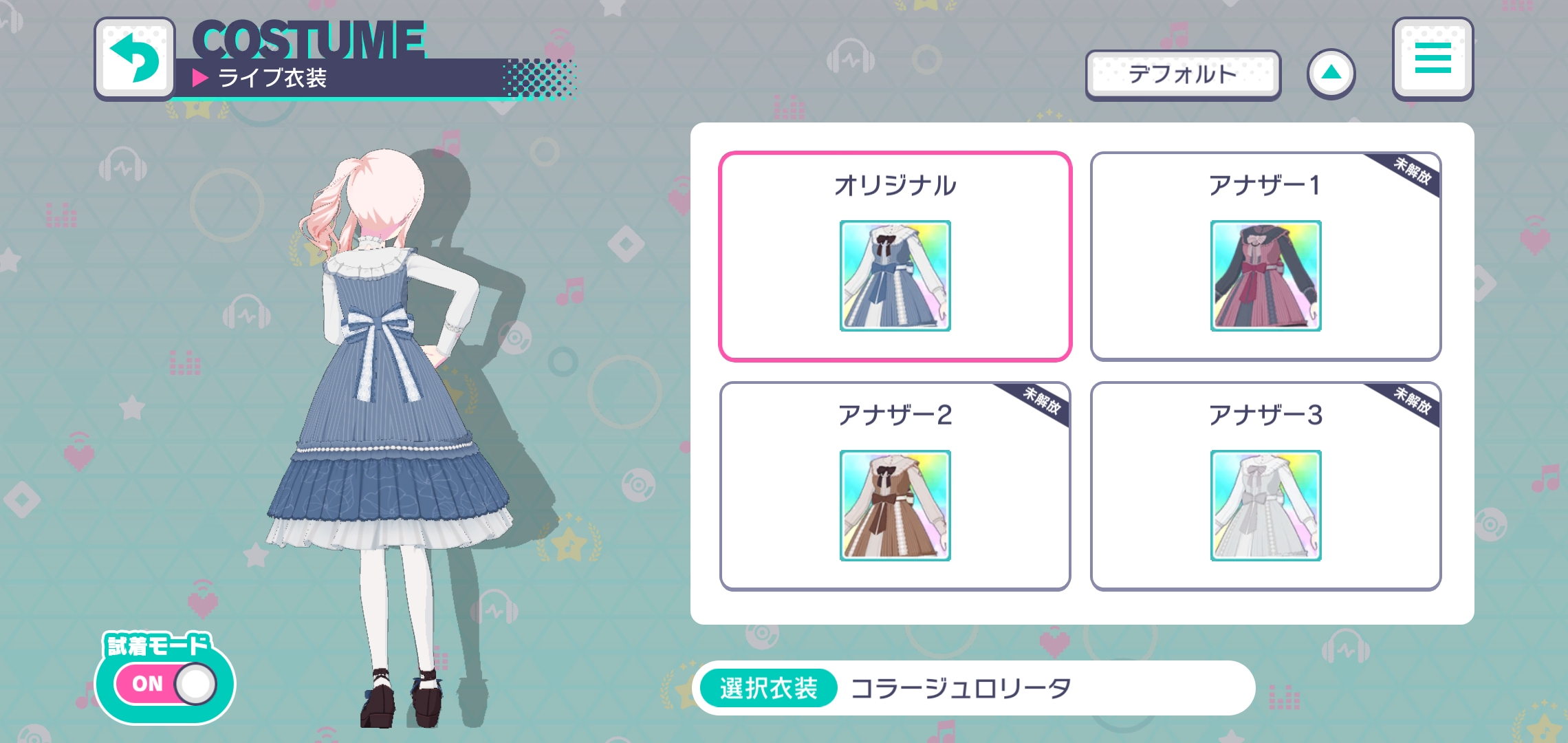Select the オリジナル costume thumbnail icon
1568x743 pixels.
click(896, 278)
